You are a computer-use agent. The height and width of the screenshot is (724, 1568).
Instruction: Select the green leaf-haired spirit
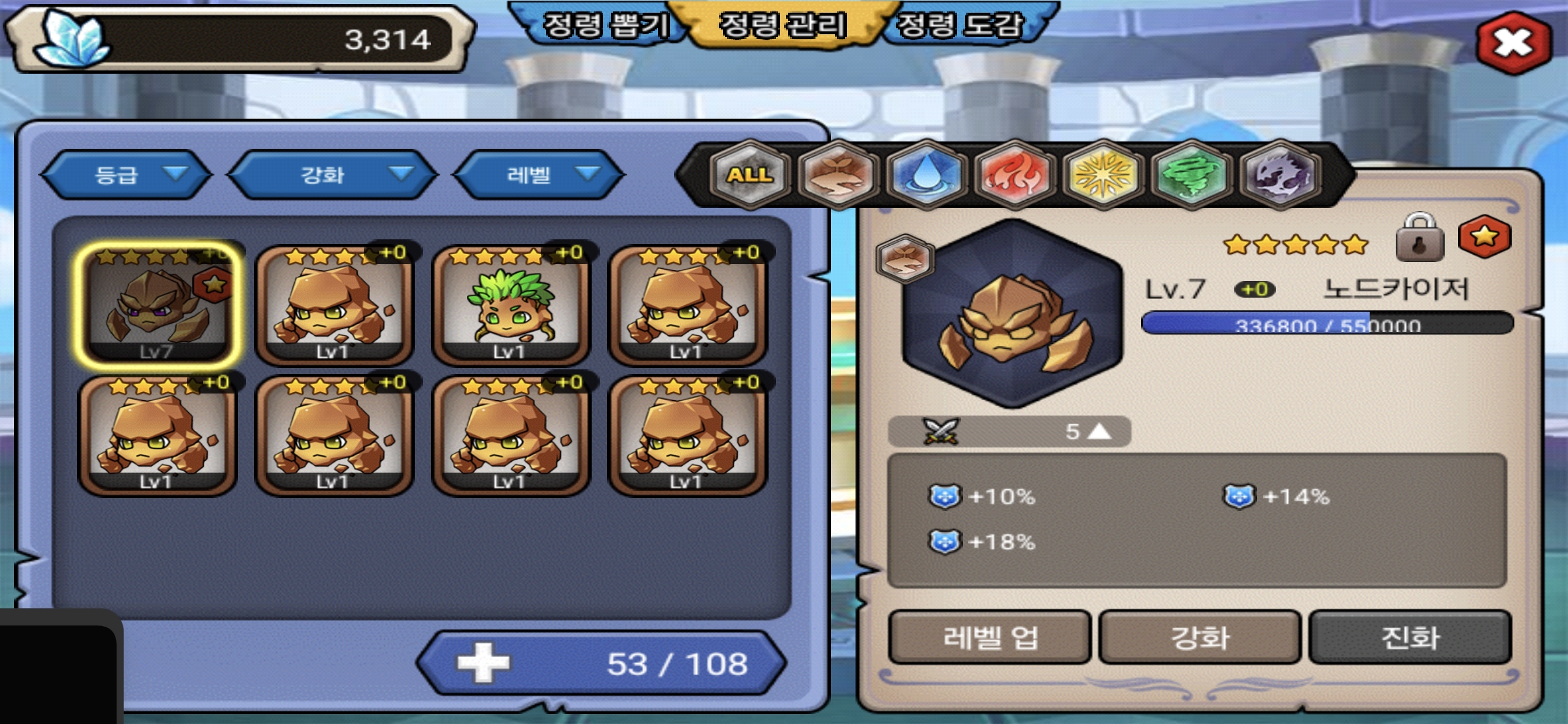tap(511, 306)
